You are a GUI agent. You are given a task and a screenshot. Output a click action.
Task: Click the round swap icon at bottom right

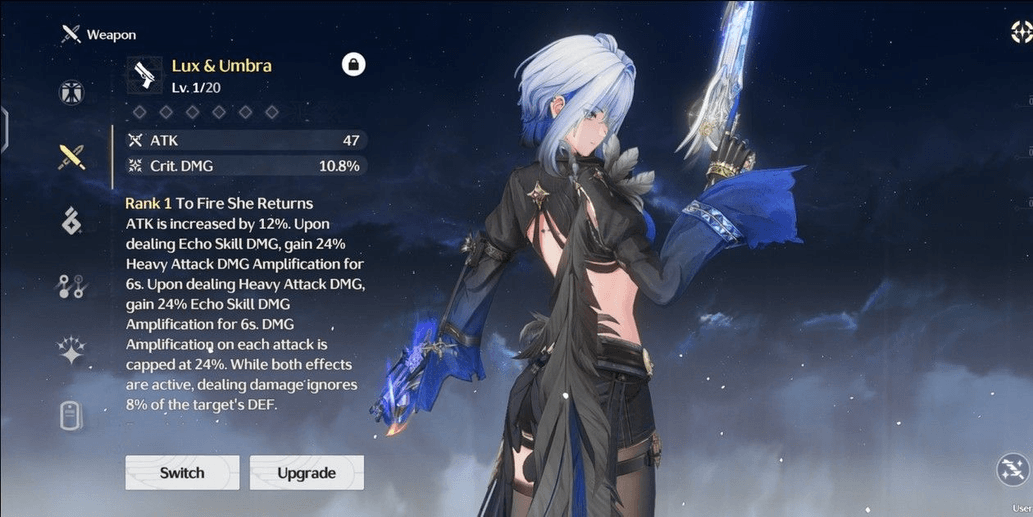1013,470
